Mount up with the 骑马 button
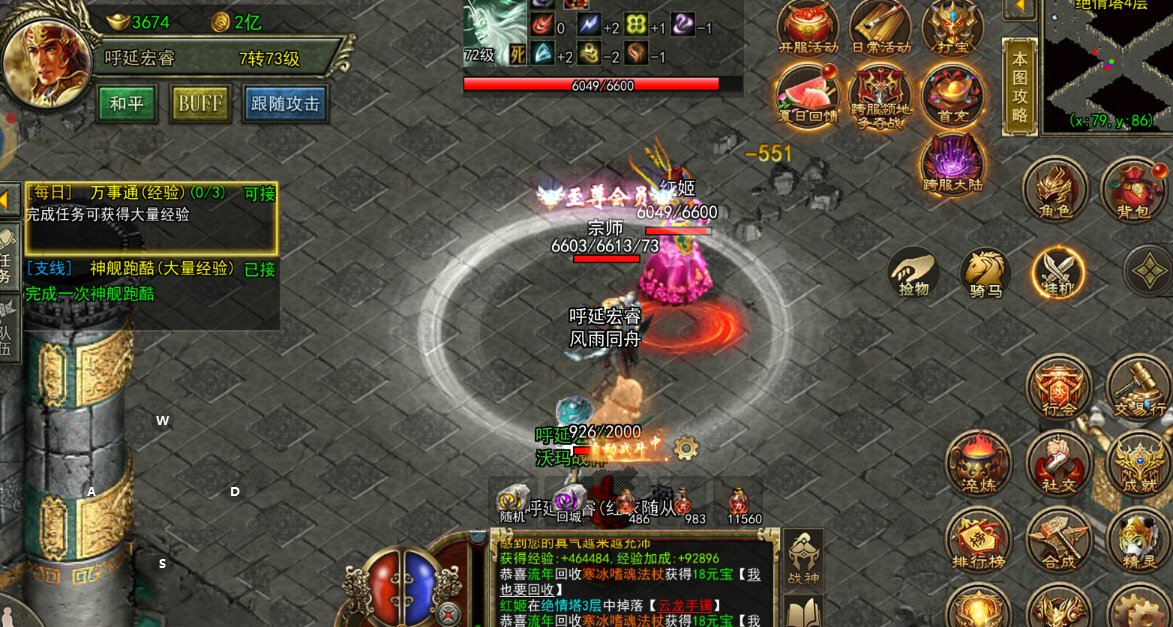Screen dimensions: 1173x627 tap(986, 273)
